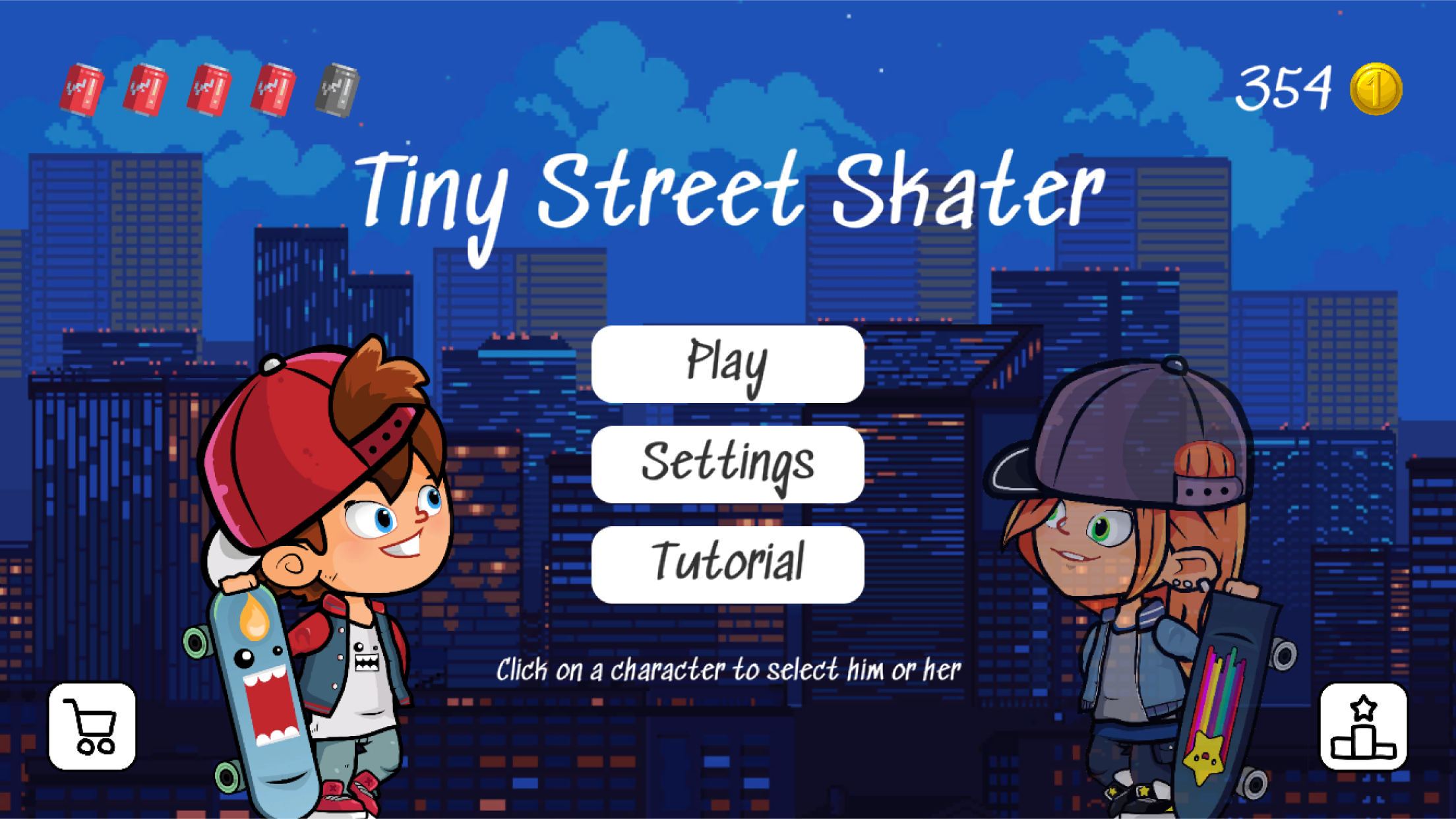Click the fourth red energy drink can
Screen dimensions: 1456x819
pos(272,88)
